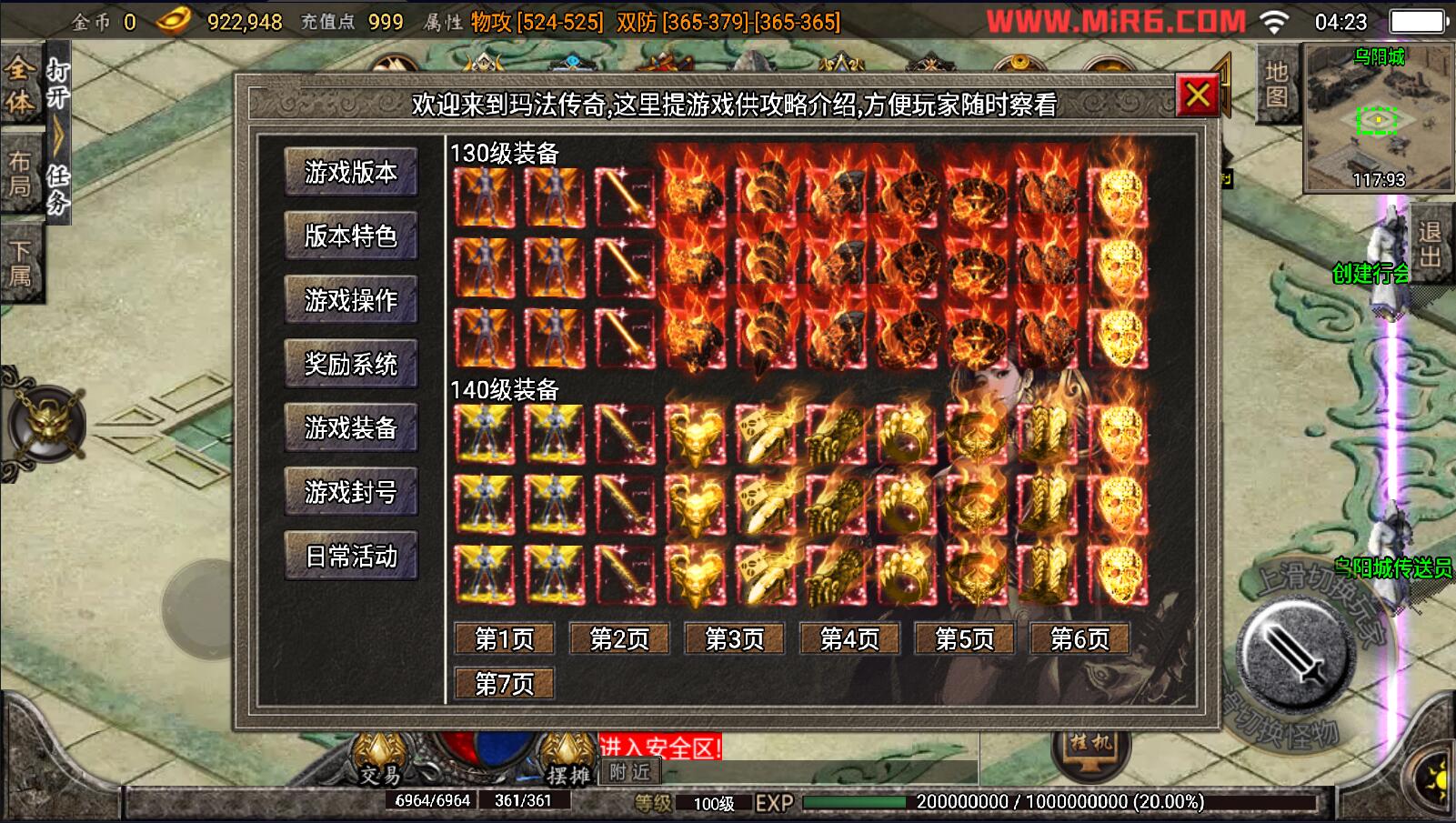Viewport: 1456px width, 823px height.
Task: Jump to 第4页
Action: (849, 639)
